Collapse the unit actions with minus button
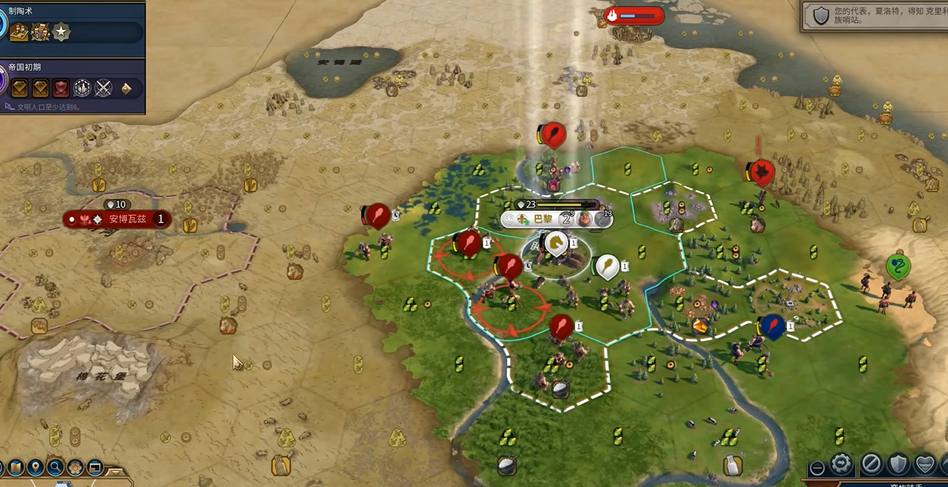 (817, 467)
